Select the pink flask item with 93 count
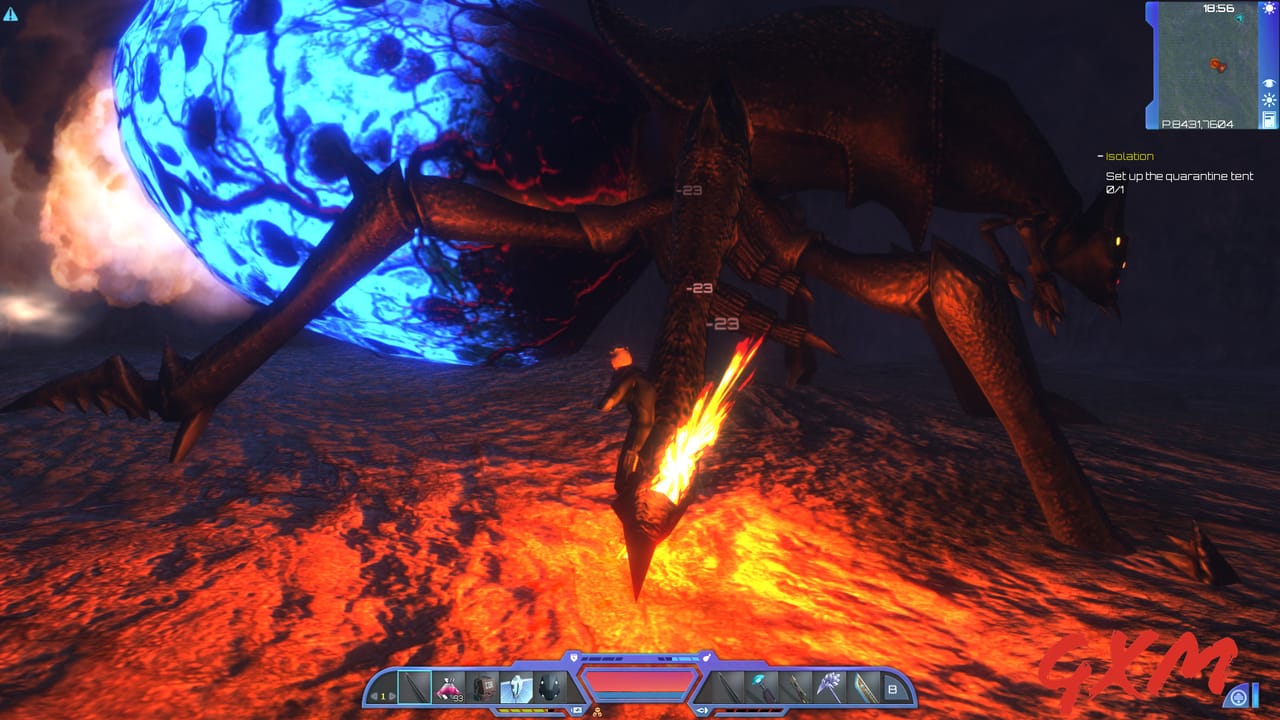 [x=447, y=686]
